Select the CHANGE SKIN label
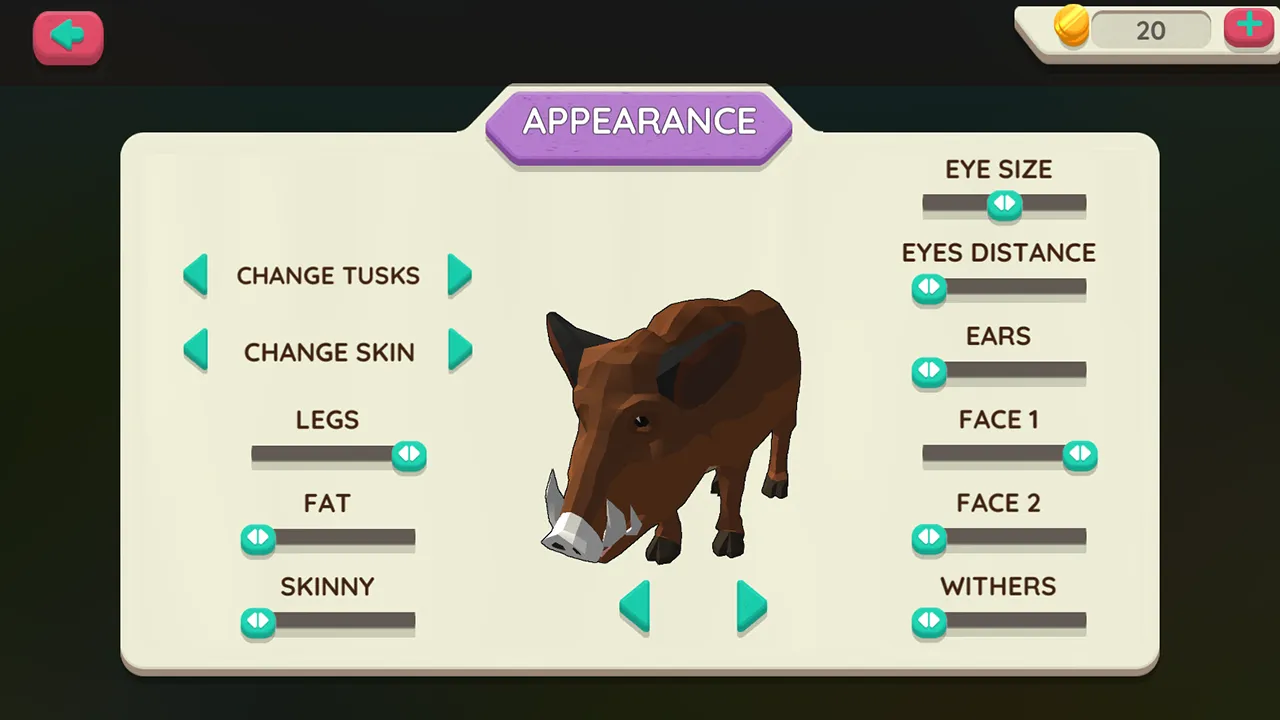The image size is (1280, 720). (329, 352)
